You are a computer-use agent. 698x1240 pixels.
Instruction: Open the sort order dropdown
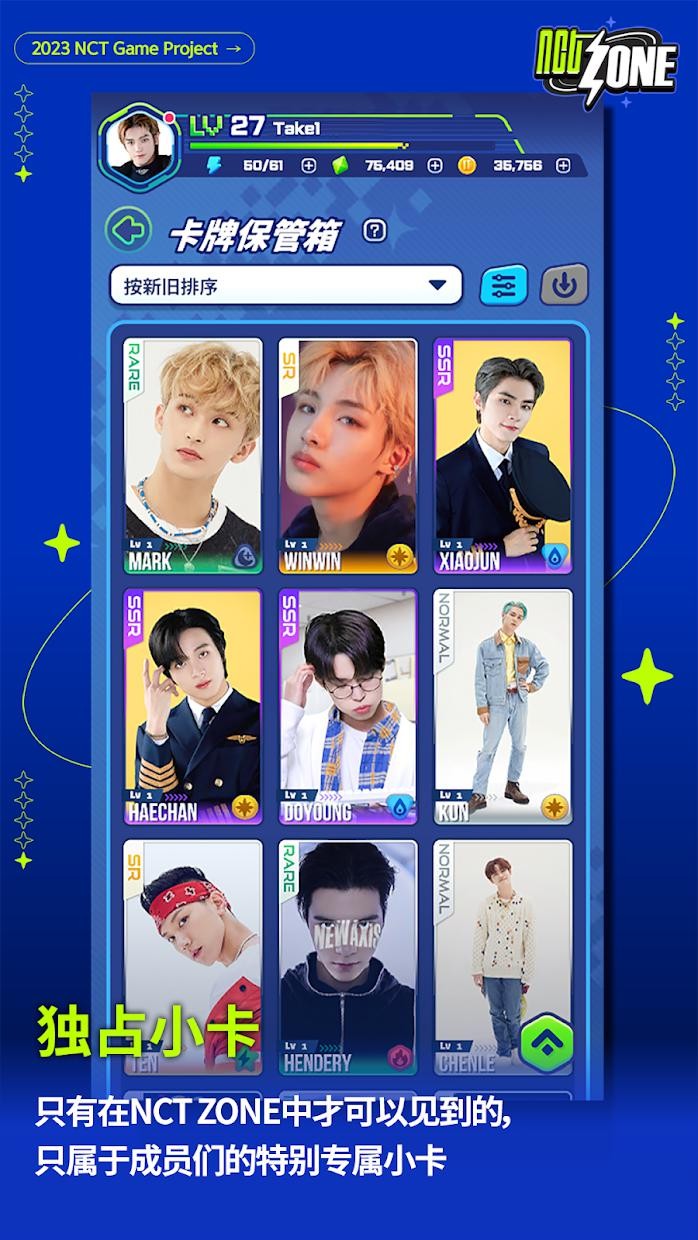coord(286,286)
